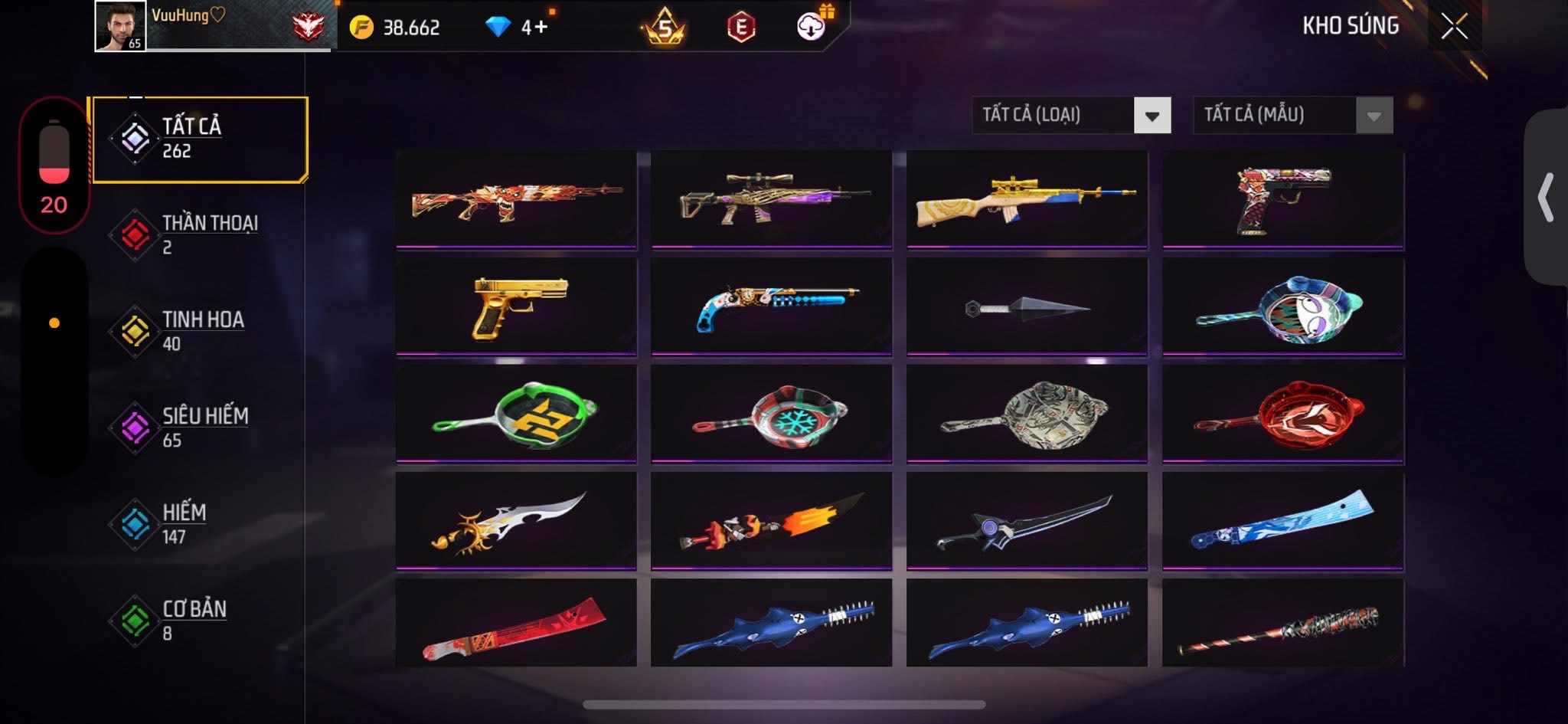Select the golden pistol skin

517,307
